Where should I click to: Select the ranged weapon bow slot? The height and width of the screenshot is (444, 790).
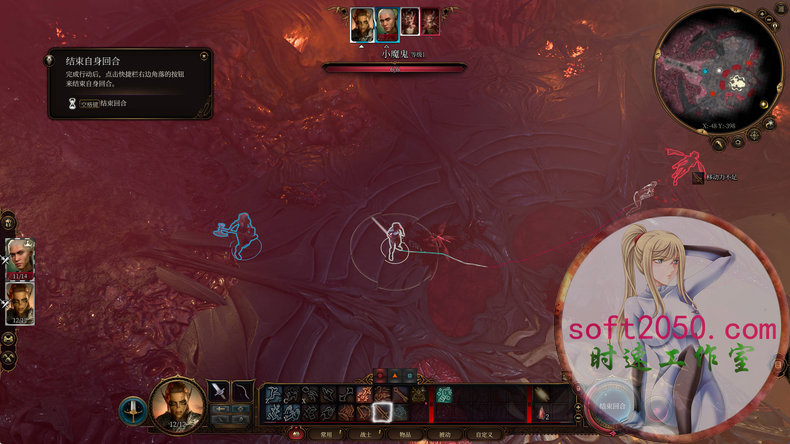[x=244, y=390]
